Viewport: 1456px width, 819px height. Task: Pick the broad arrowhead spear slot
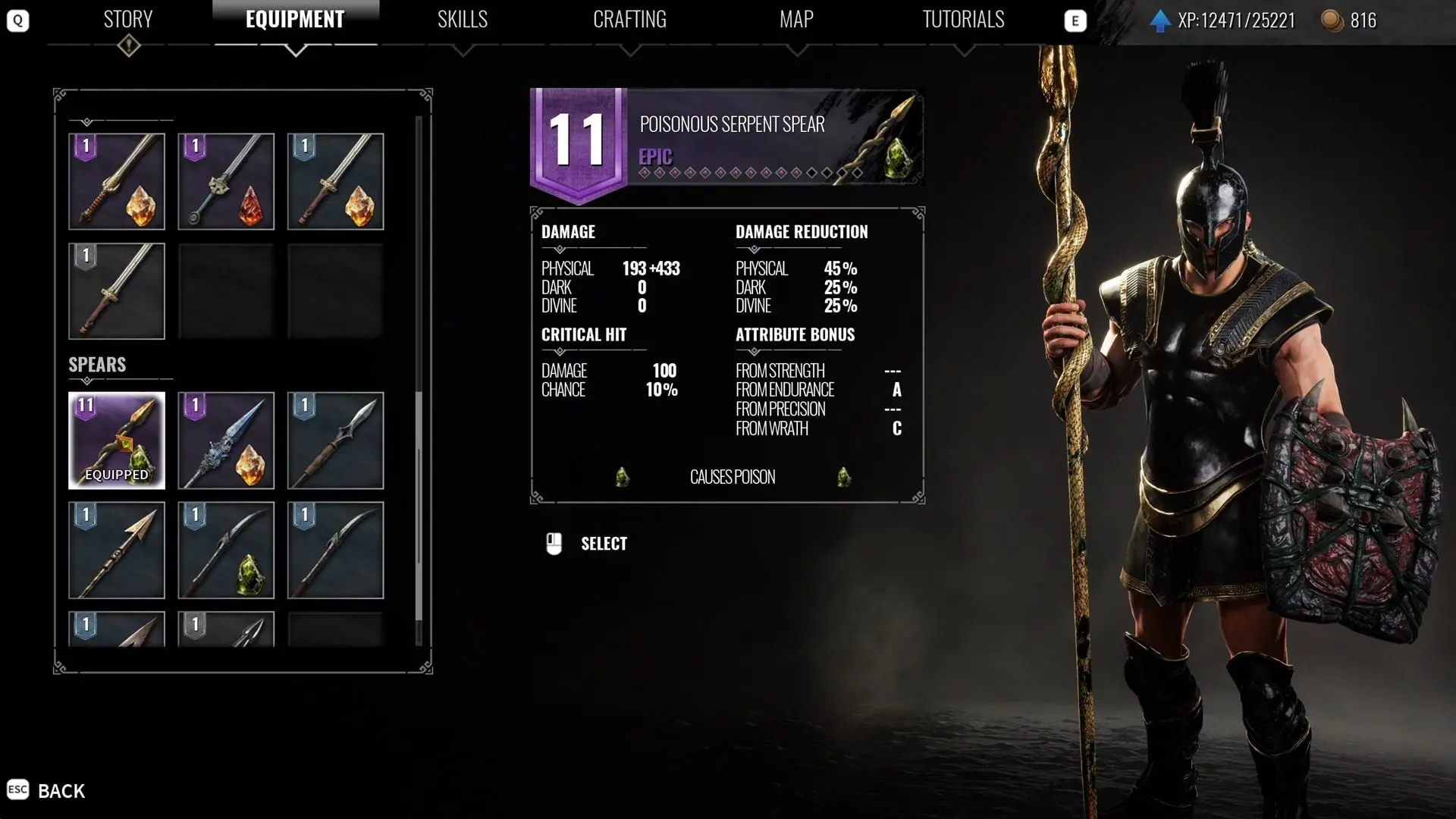tap(117, 551)
